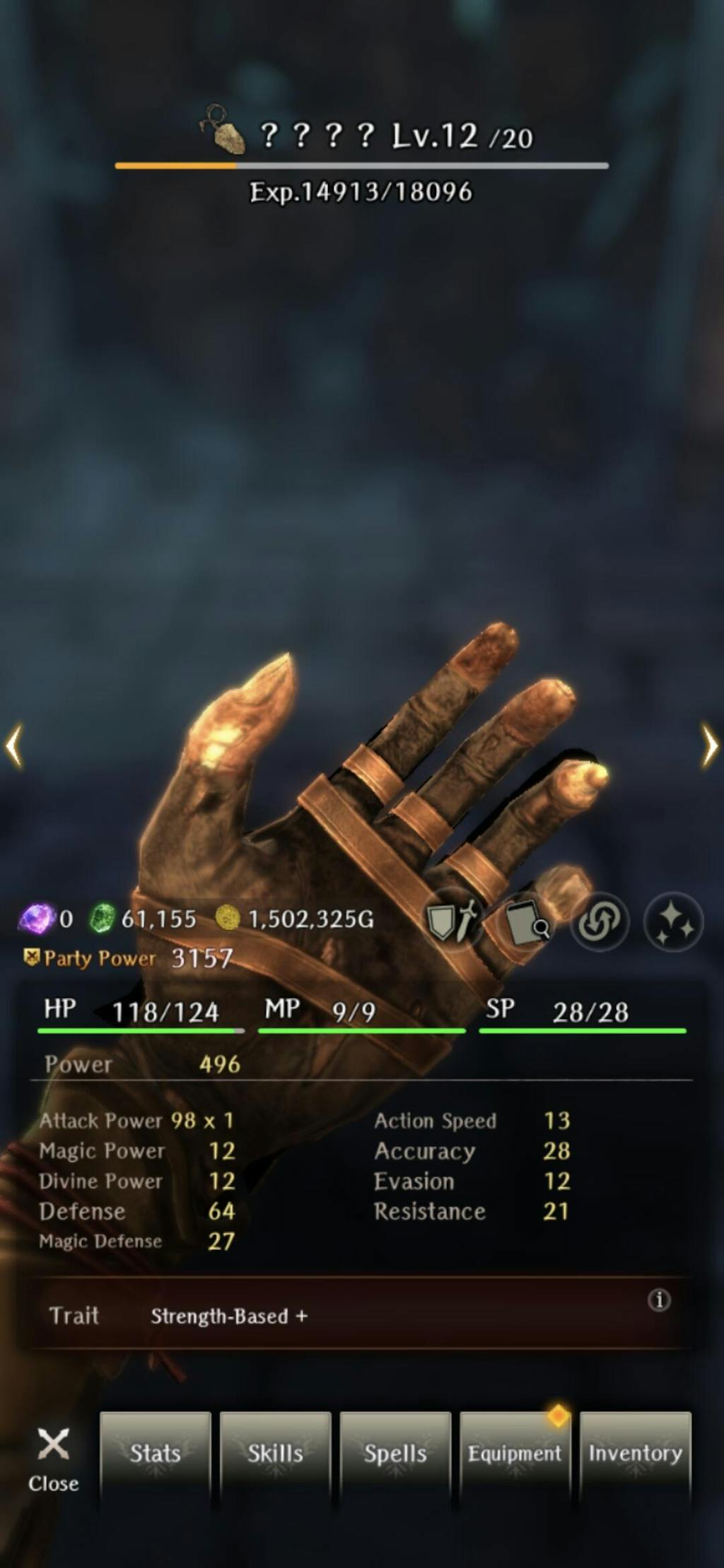Go to the previous character with left arrow

(x=14, y=745)
